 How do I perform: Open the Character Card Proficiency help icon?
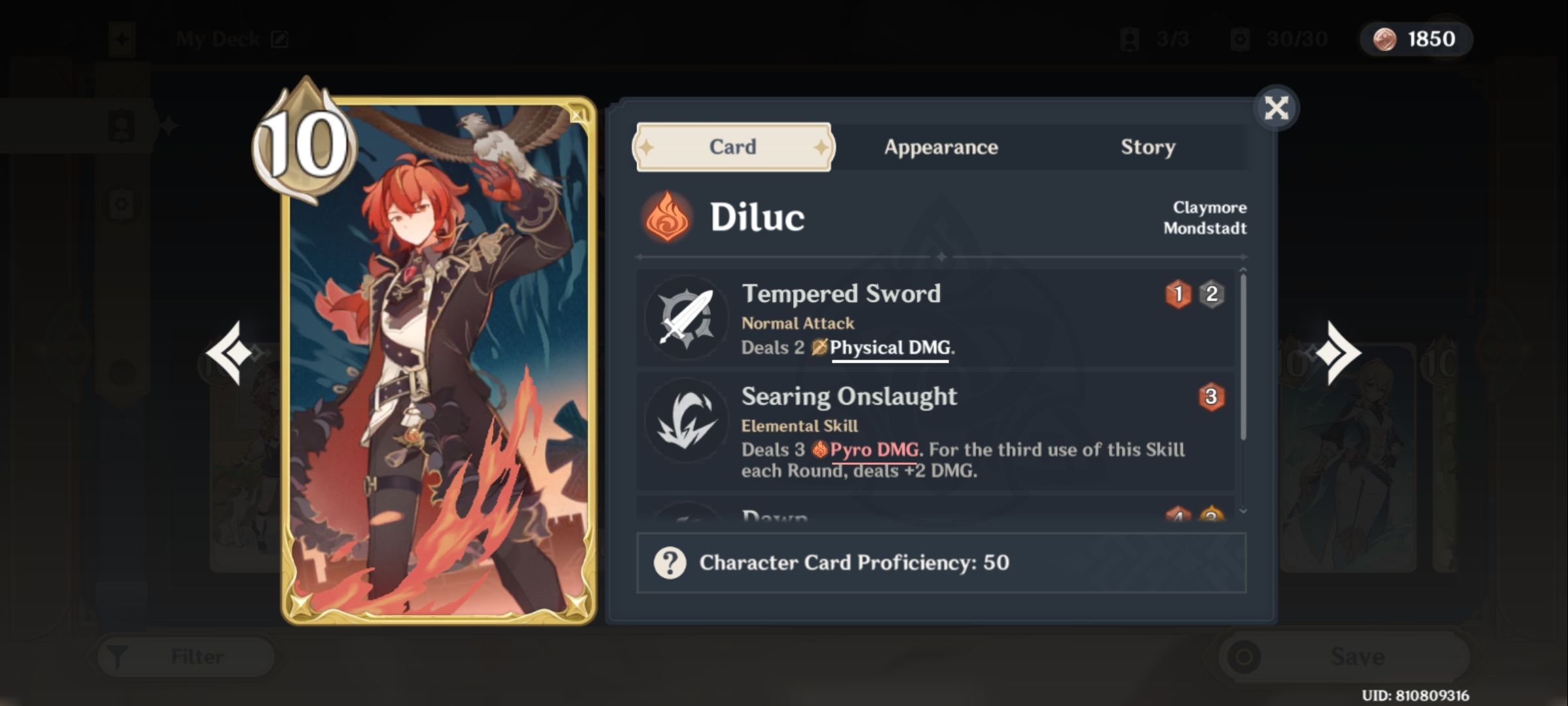670,561
